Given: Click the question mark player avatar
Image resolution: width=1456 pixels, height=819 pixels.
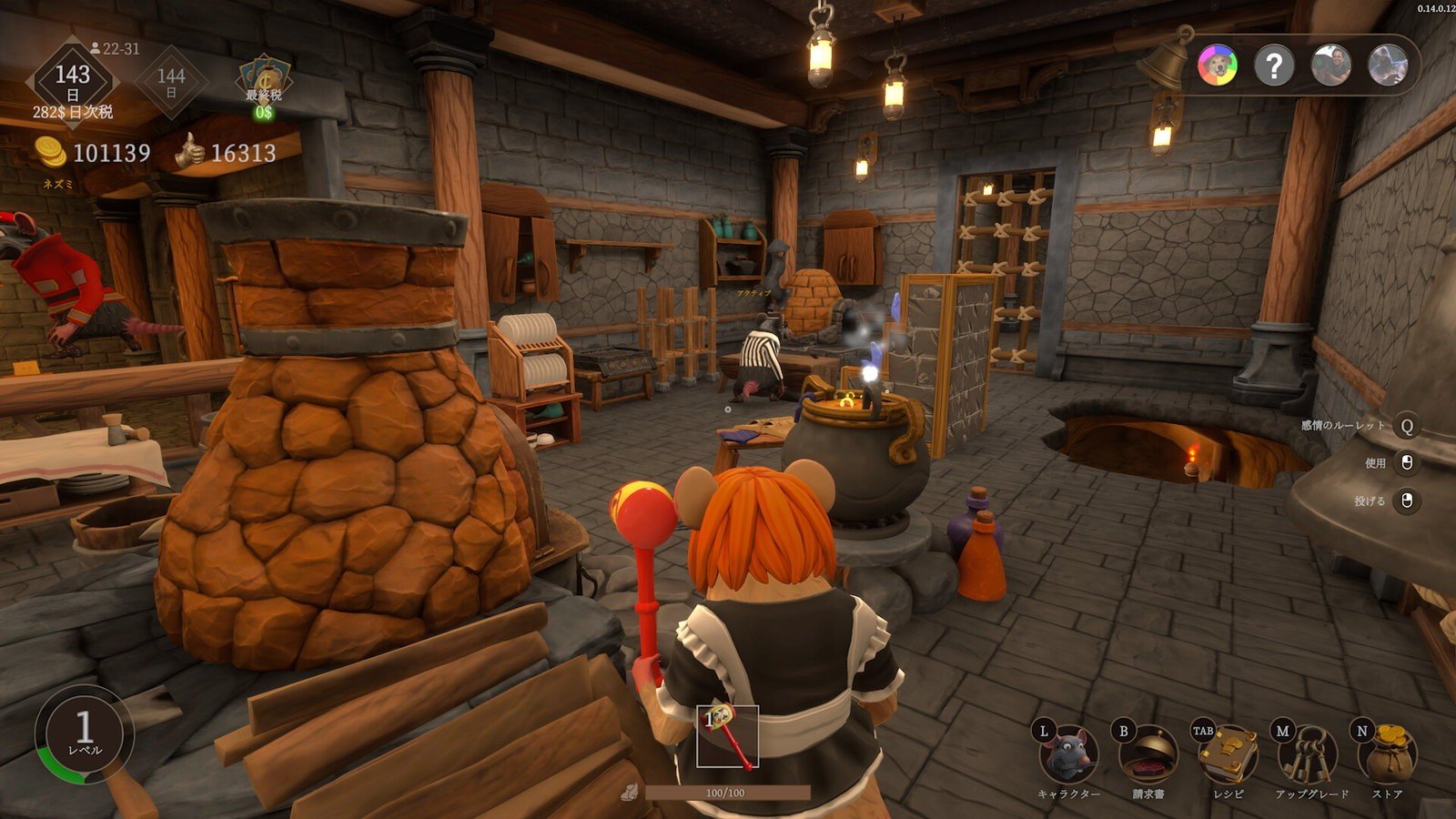Looking at the screenshot, I should (1274, 66).
